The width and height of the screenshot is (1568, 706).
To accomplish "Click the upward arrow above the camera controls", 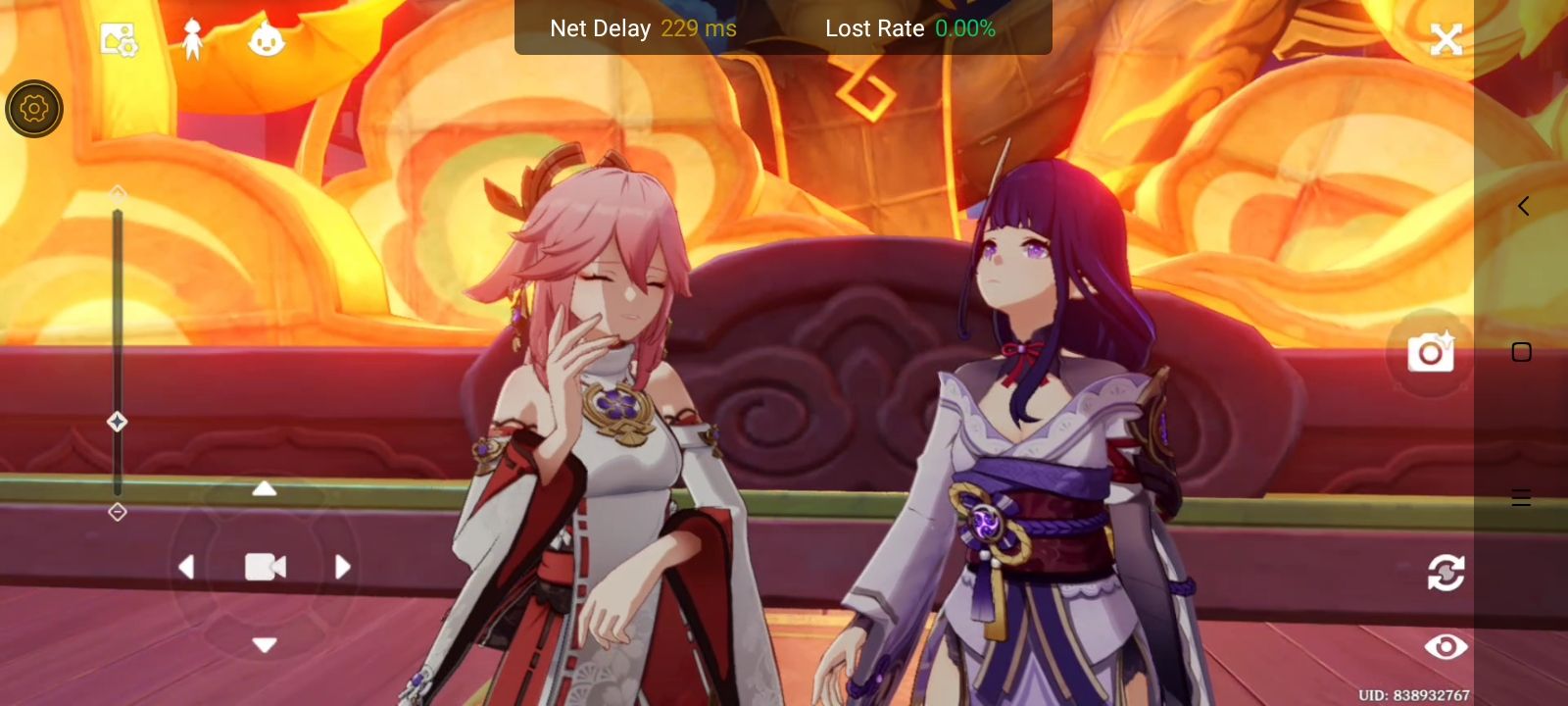I will [x=265, y=488].
